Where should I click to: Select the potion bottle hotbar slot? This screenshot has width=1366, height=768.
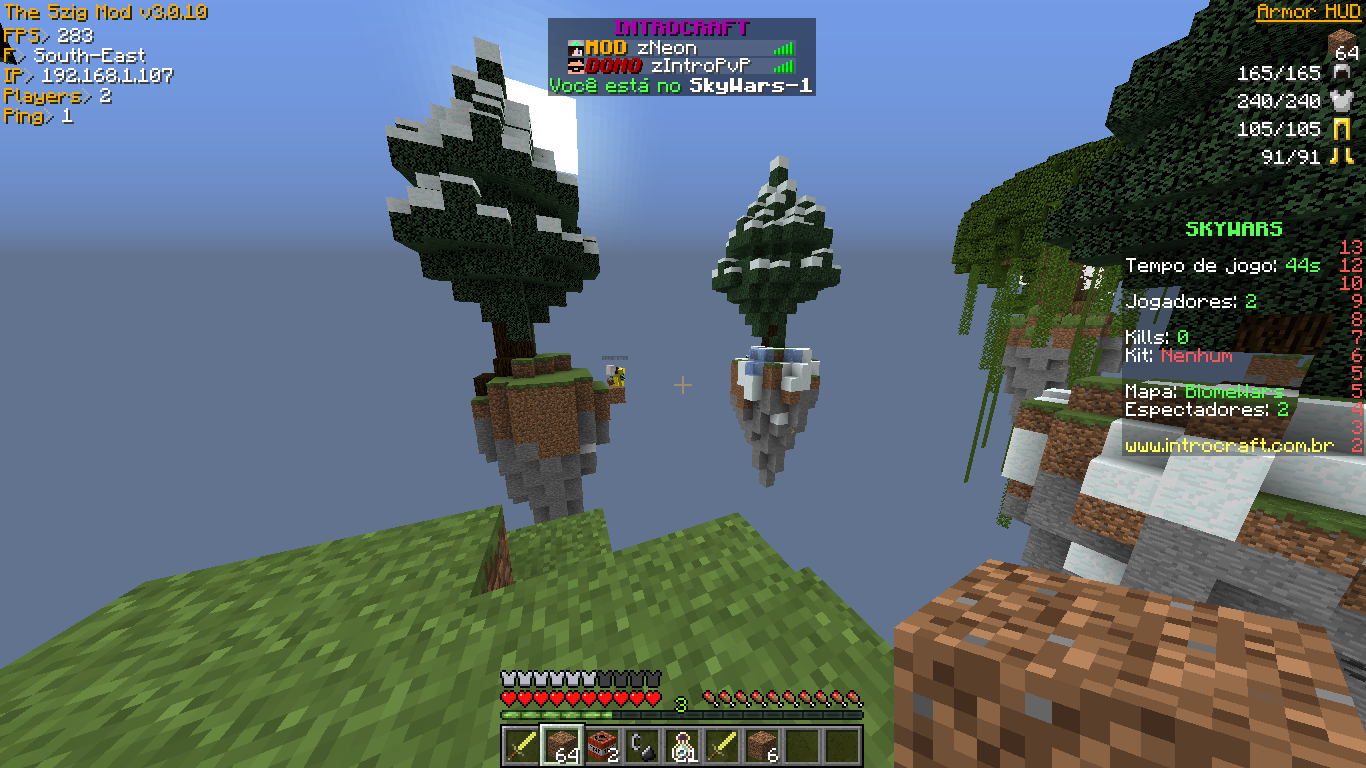682,745
